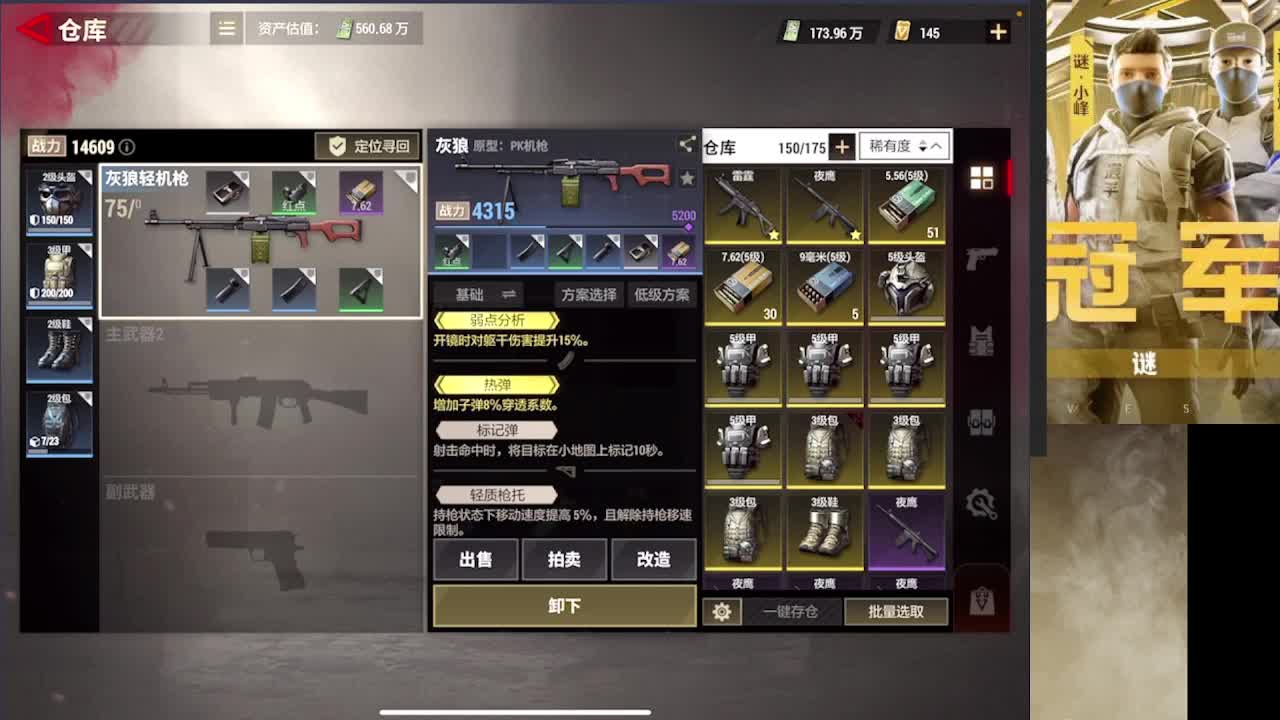Select the pistol weapons category icon
The image size is (1280, 720).
pos(983,258)
